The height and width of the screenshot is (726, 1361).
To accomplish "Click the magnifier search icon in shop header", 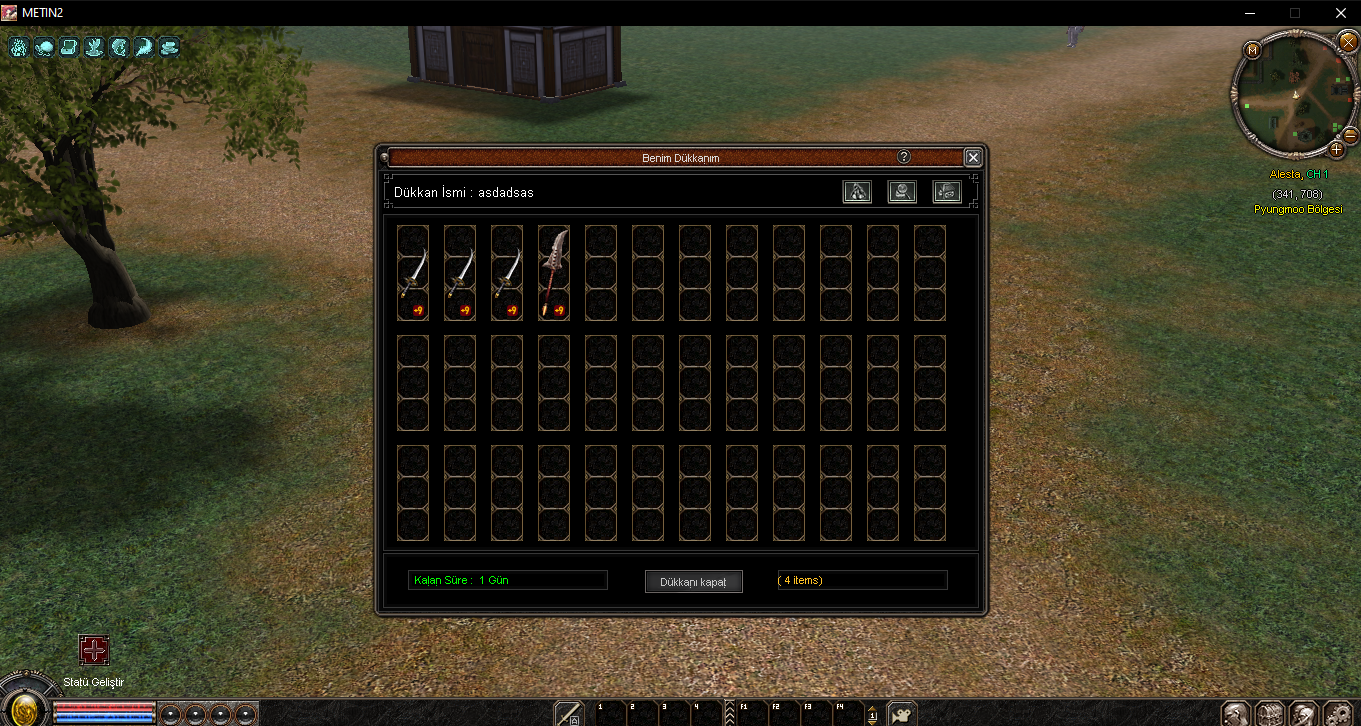I will (902, 192).
